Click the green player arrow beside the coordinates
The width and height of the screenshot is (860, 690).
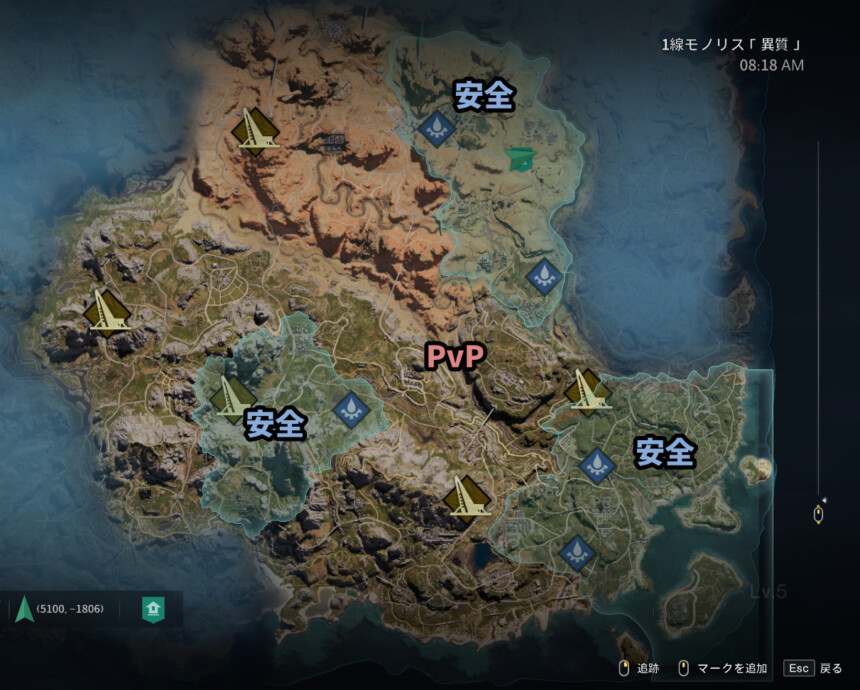coord(22,608)
